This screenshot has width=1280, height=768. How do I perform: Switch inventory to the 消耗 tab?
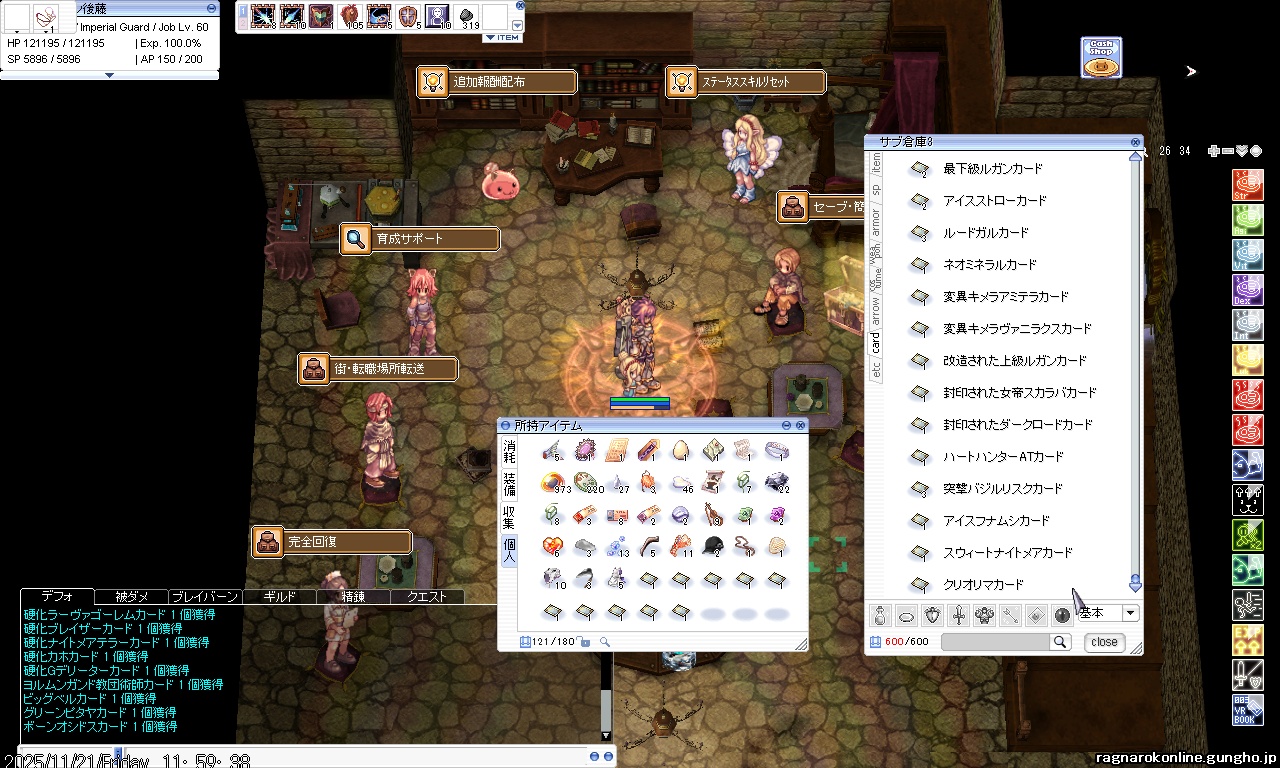[x=510, y=451]
